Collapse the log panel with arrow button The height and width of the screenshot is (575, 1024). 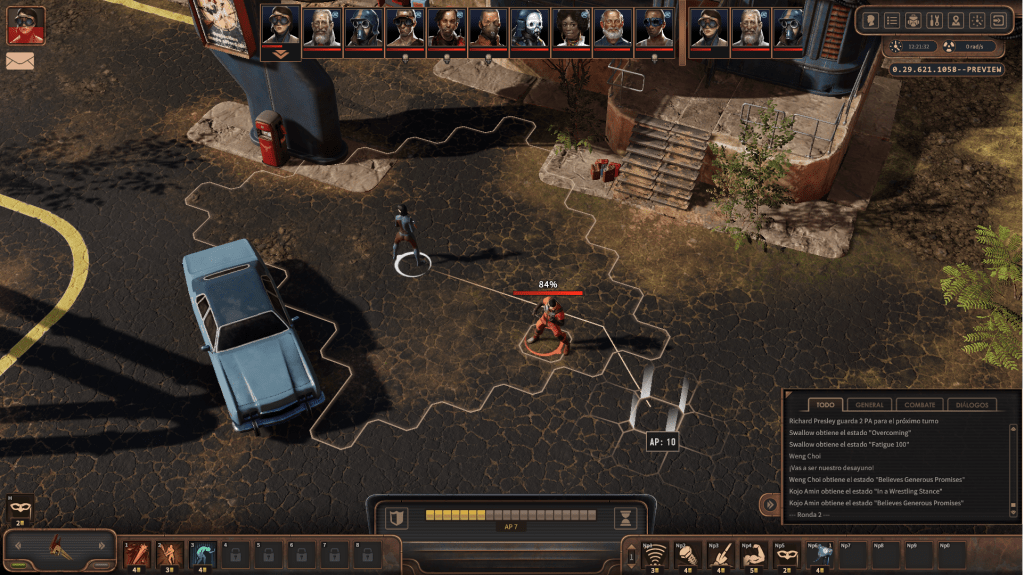click(769, 505)
